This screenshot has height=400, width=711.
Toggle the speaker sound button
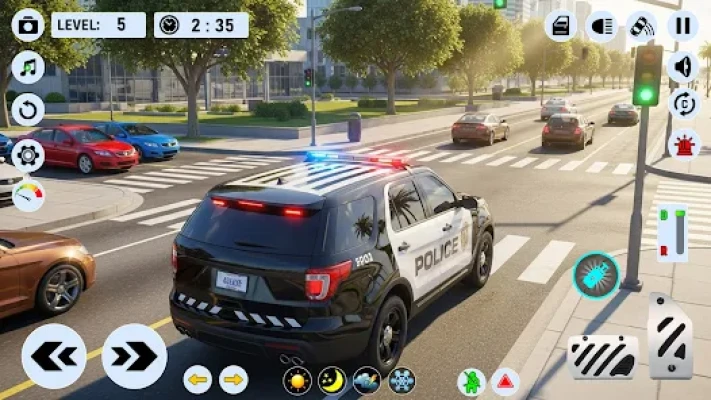coord(683,66)
